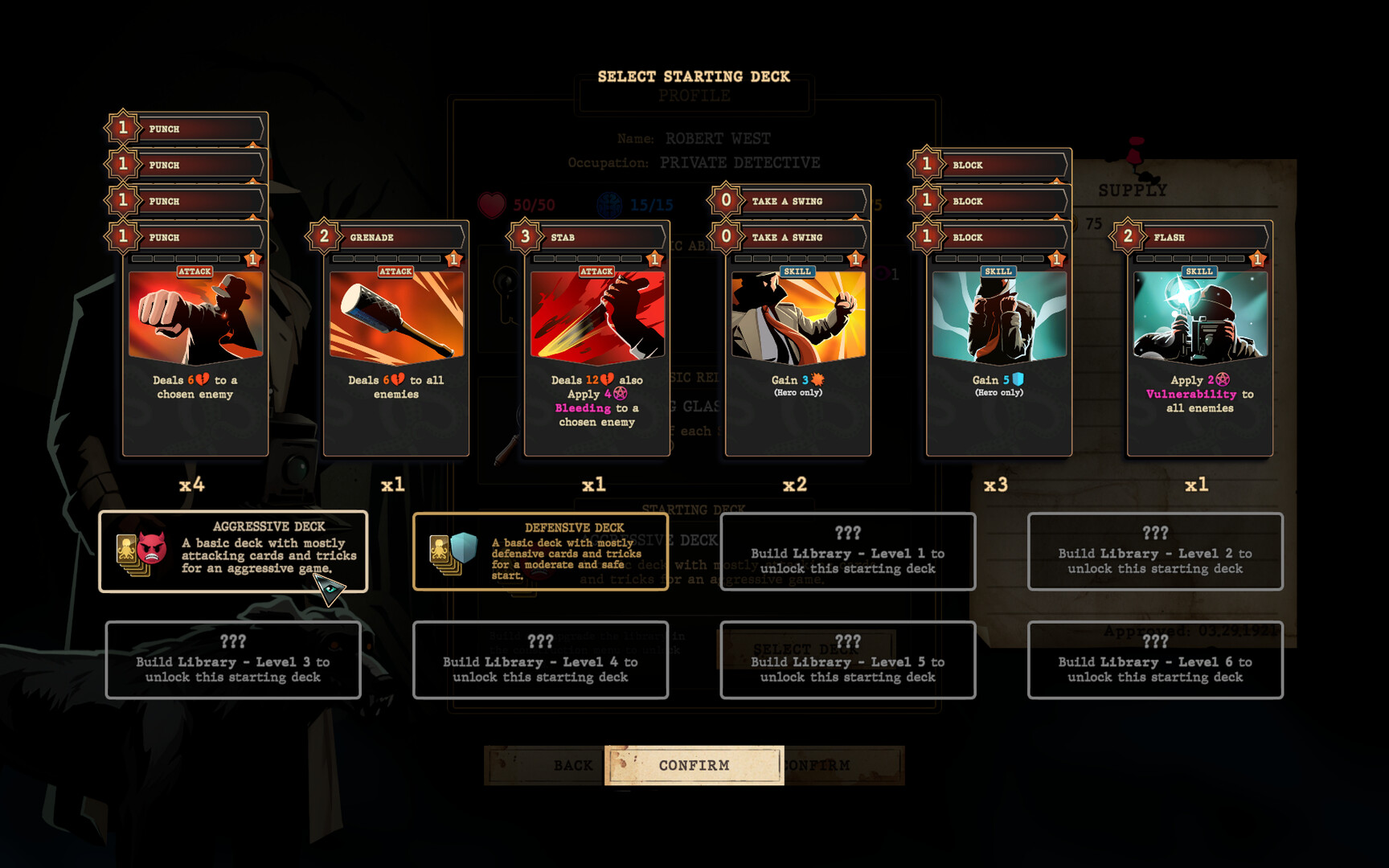Inspect the Block skill card
Image resolution: width=1389 pixels, height=868 pixels.
tap(999, 346)
